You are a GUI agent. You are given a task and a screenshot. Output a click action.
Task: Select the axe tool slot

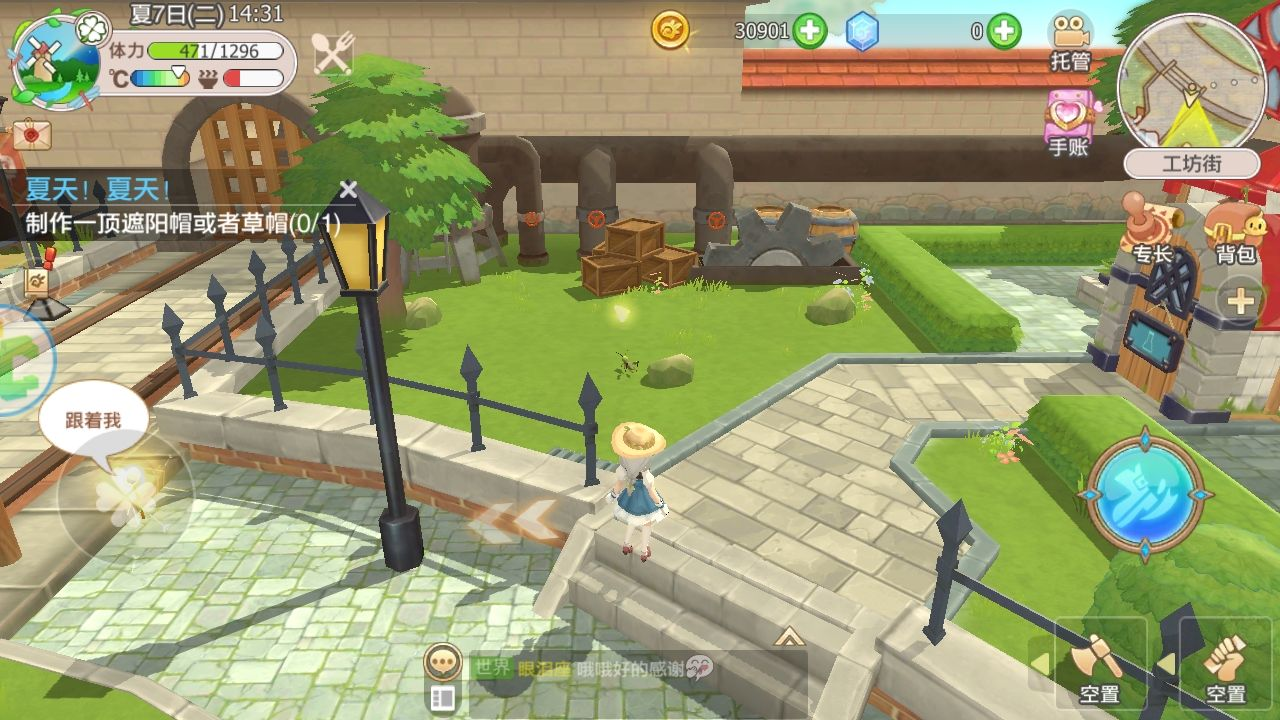(1099, 663)
